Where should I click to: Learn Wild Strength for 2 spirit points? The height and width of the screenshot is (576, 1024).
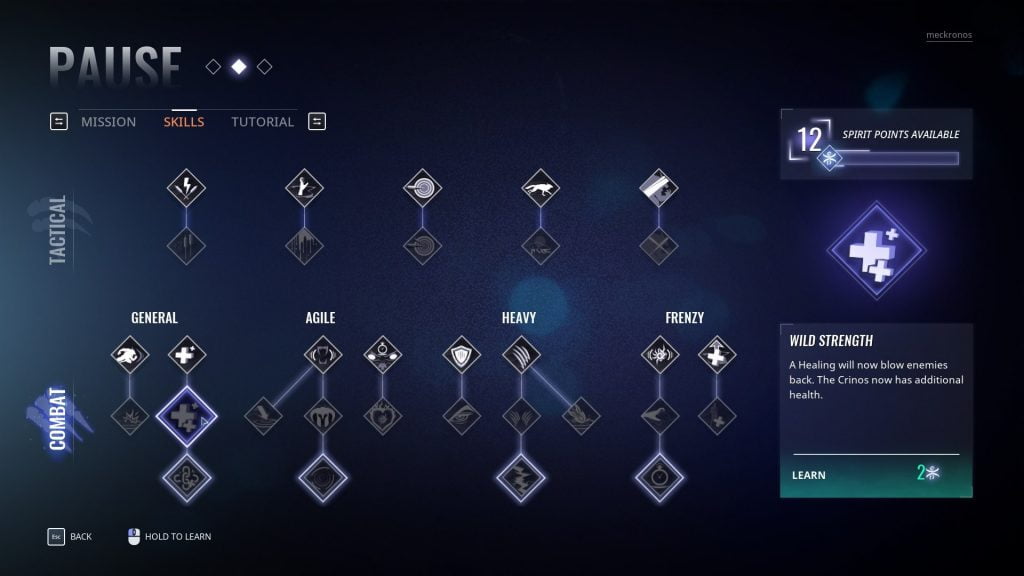click(x=875, y=474)
